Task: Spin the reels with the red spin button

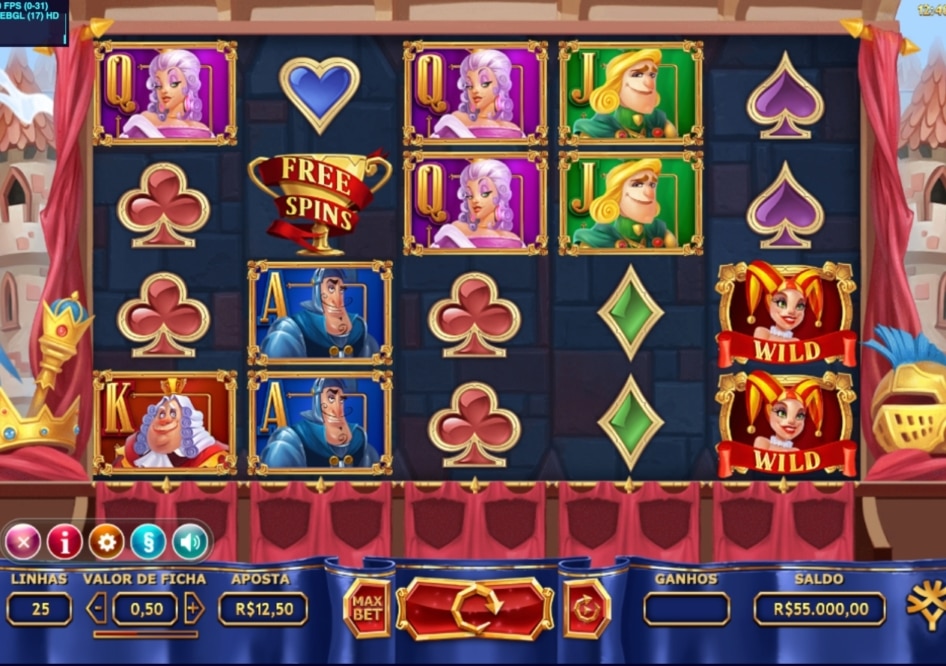Action: pos(475,608)
